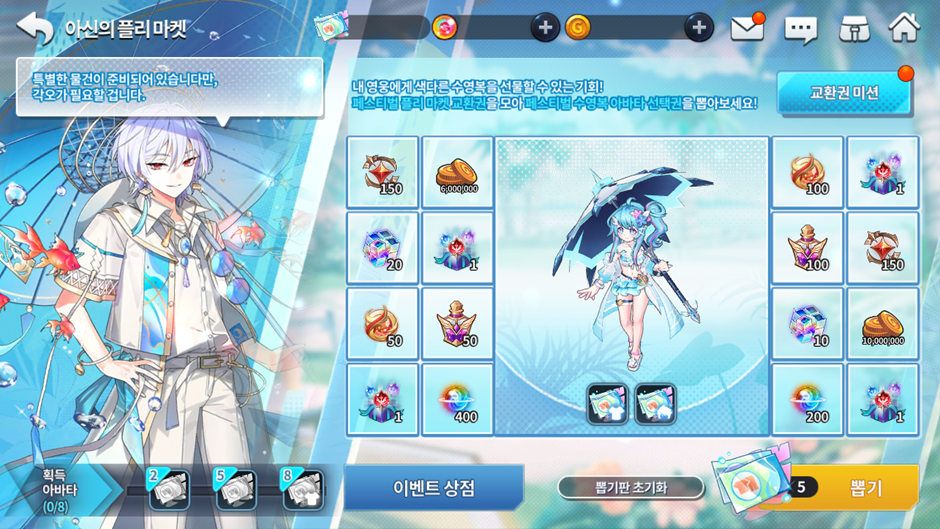Add gems with the plus button
Image resolution: width=940 pixels, height=529 pixels.
(x=544, y=28)
